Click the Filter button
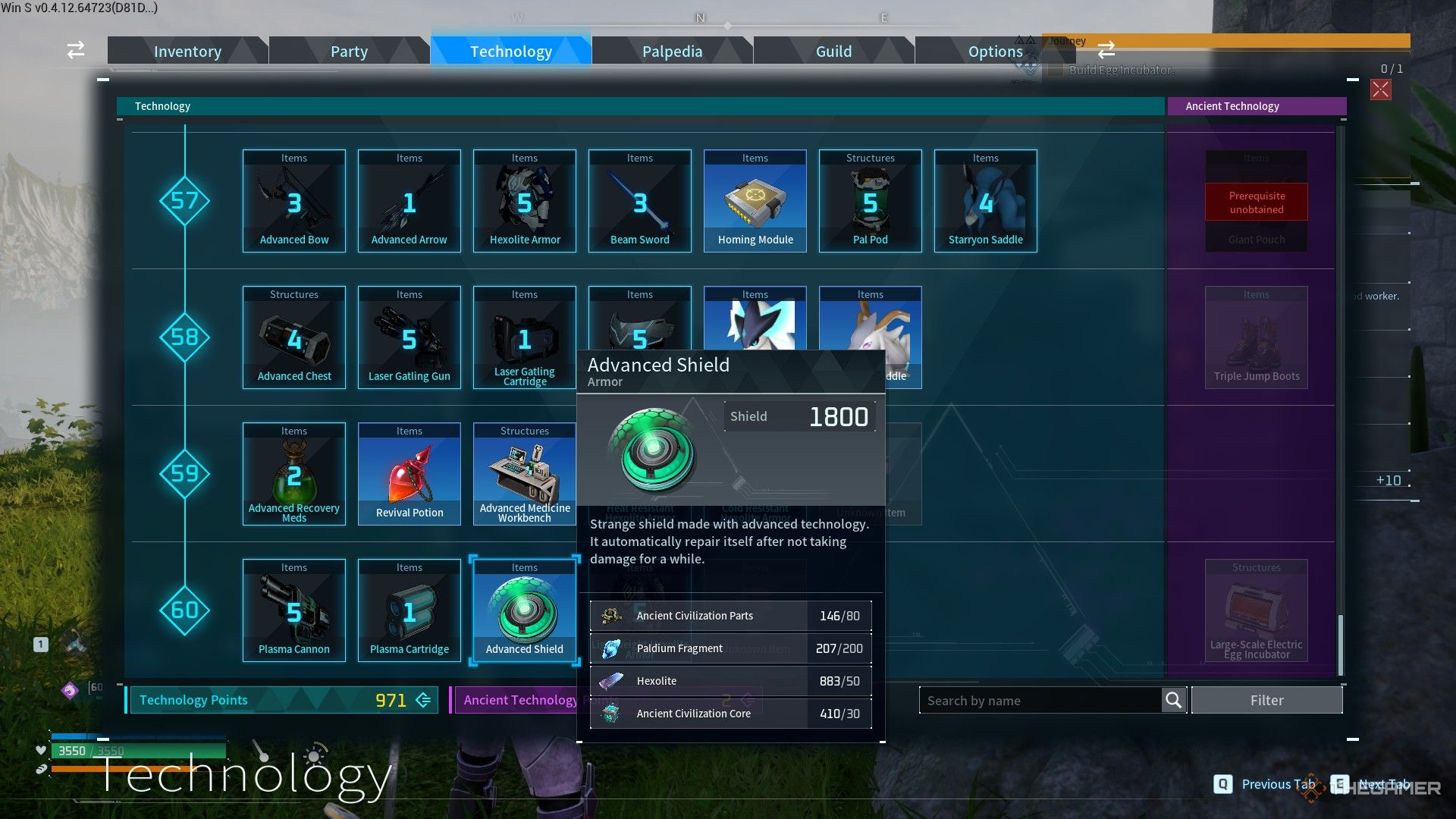 click(1266, 700)
